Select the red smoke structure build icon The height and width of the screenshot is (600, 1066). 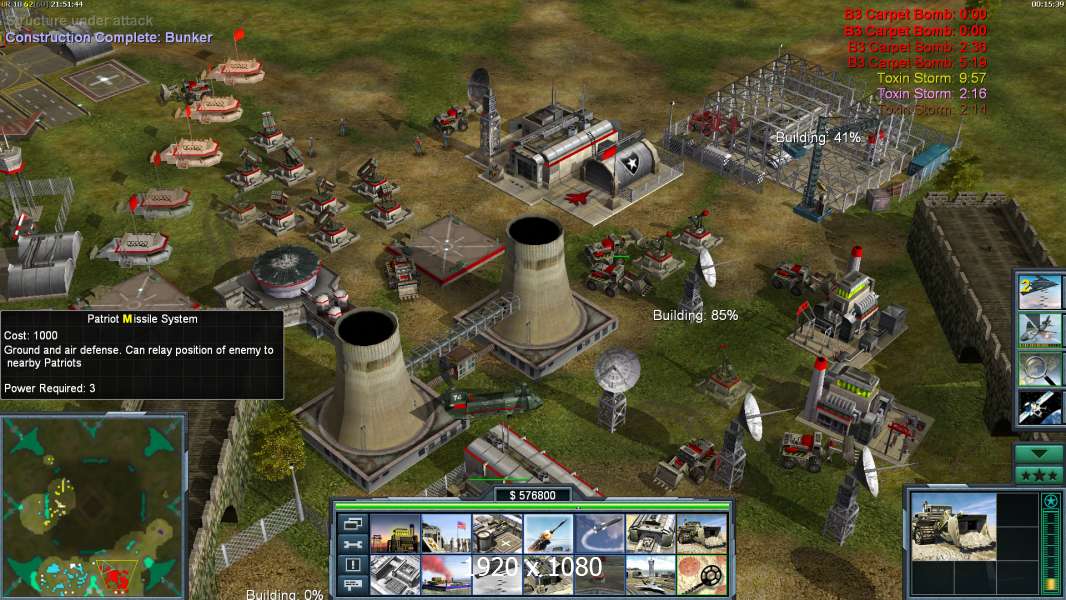click(446, 575)
